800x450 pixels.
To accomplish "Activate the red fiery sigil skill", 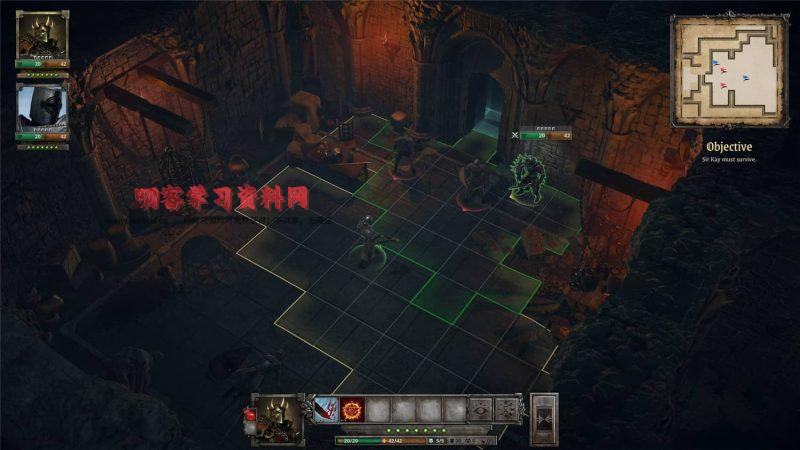I will tap(352, 409).
